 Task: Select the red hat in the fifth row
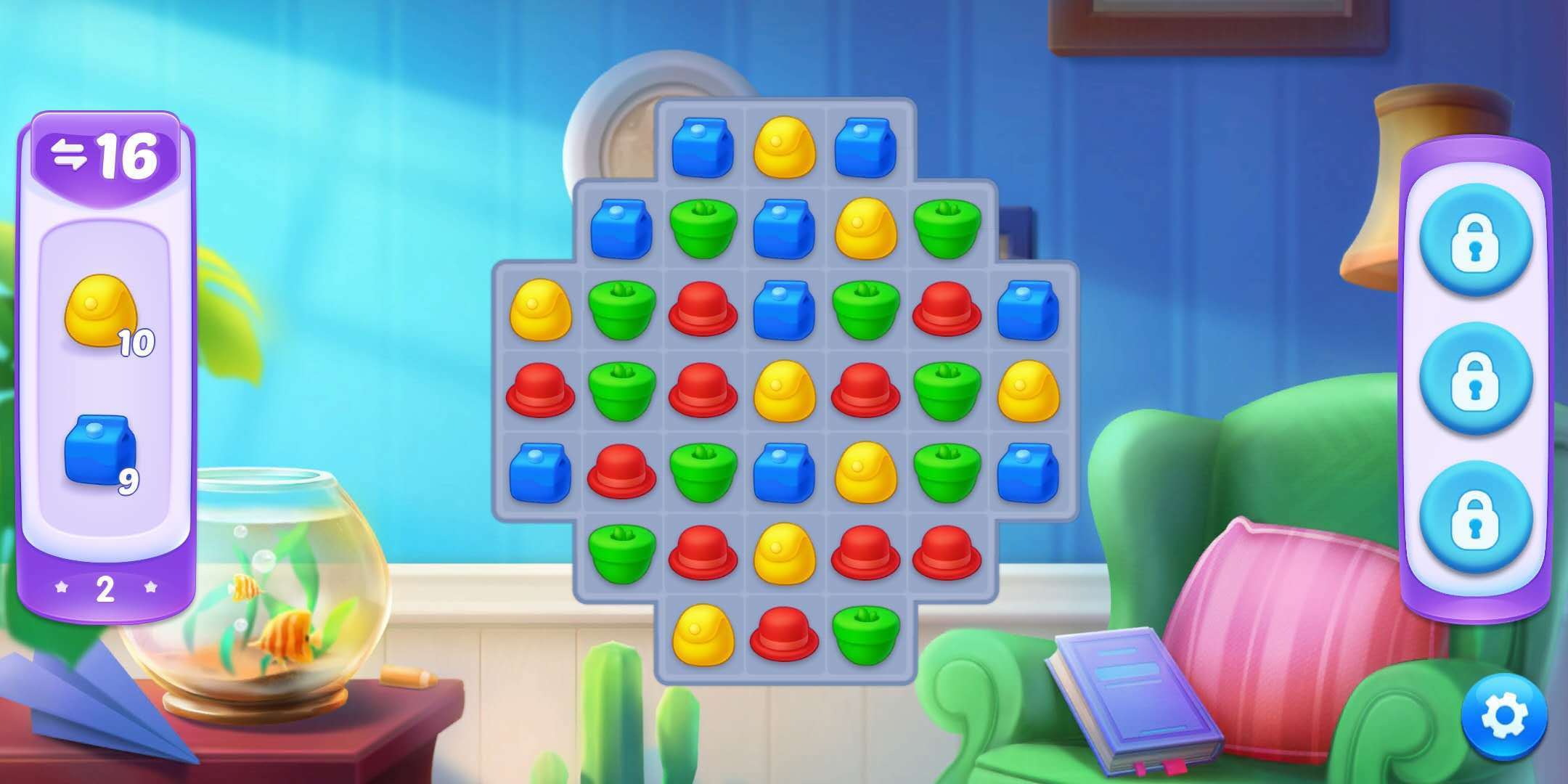tap(621, 473)
